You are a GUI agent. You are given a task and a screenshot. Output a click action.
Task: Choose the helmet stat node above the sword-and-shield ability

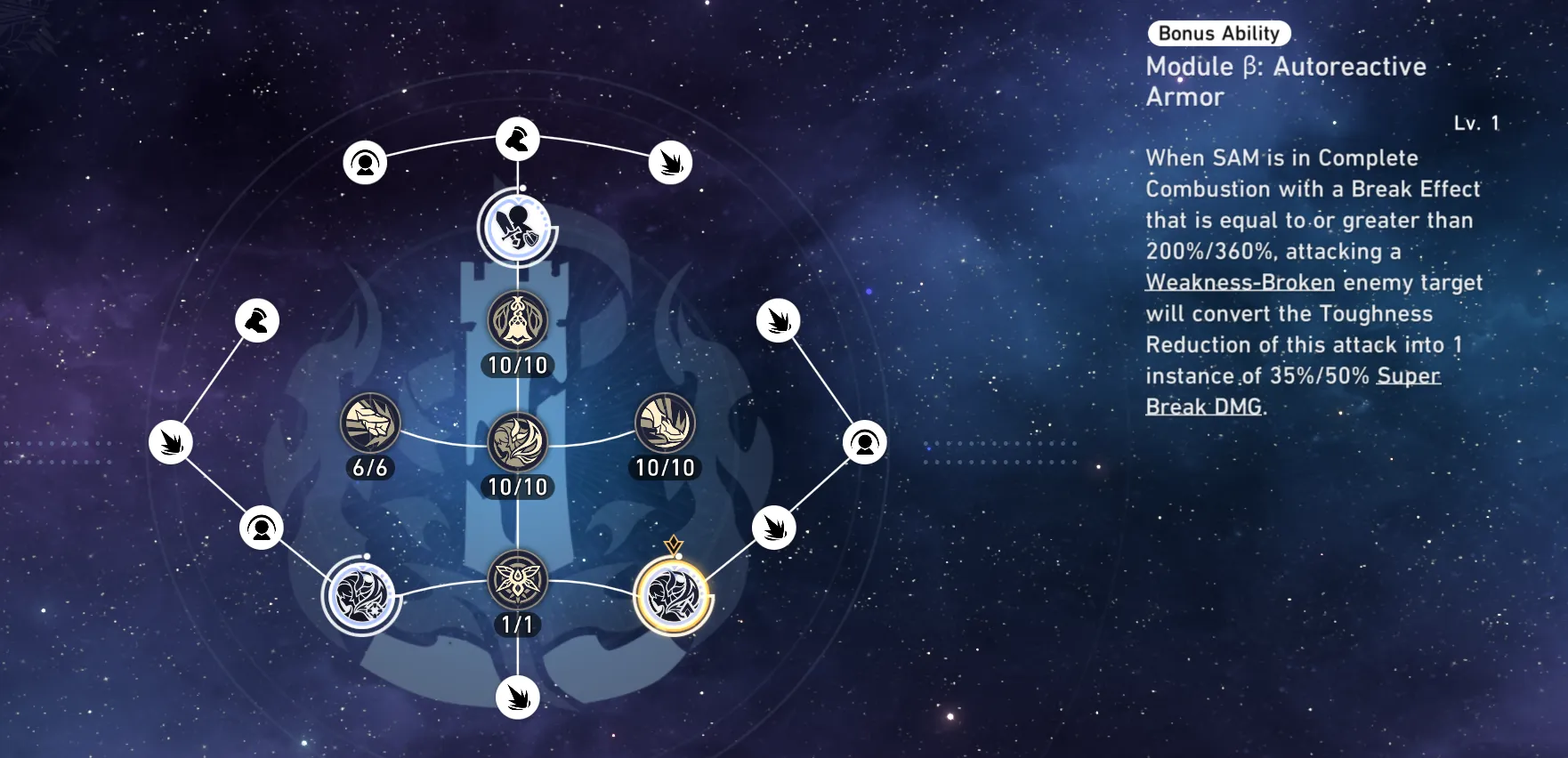click(517, 139)
